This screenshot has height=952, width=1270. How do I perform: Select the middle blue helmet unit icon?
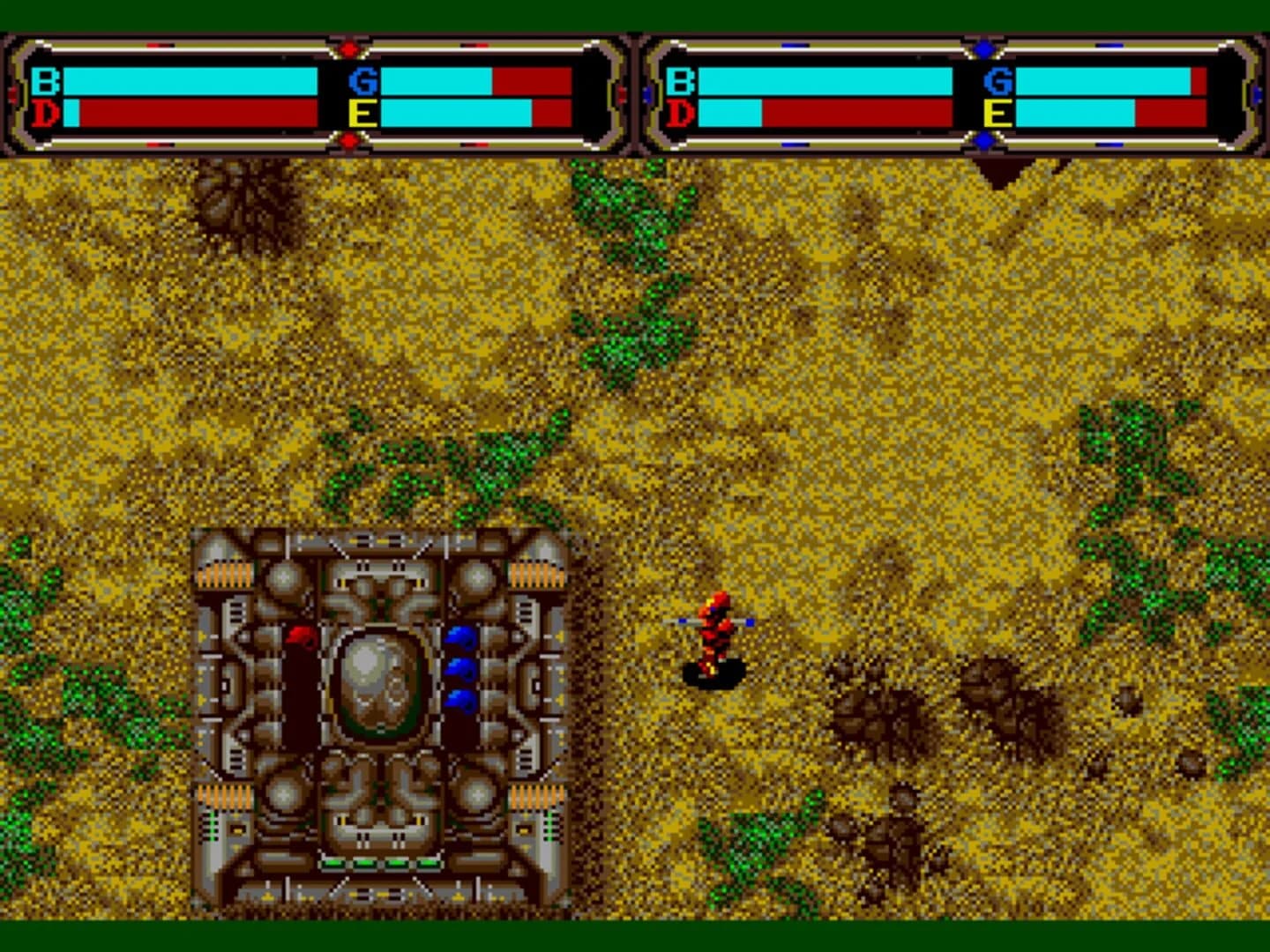[x=459, y=670]
